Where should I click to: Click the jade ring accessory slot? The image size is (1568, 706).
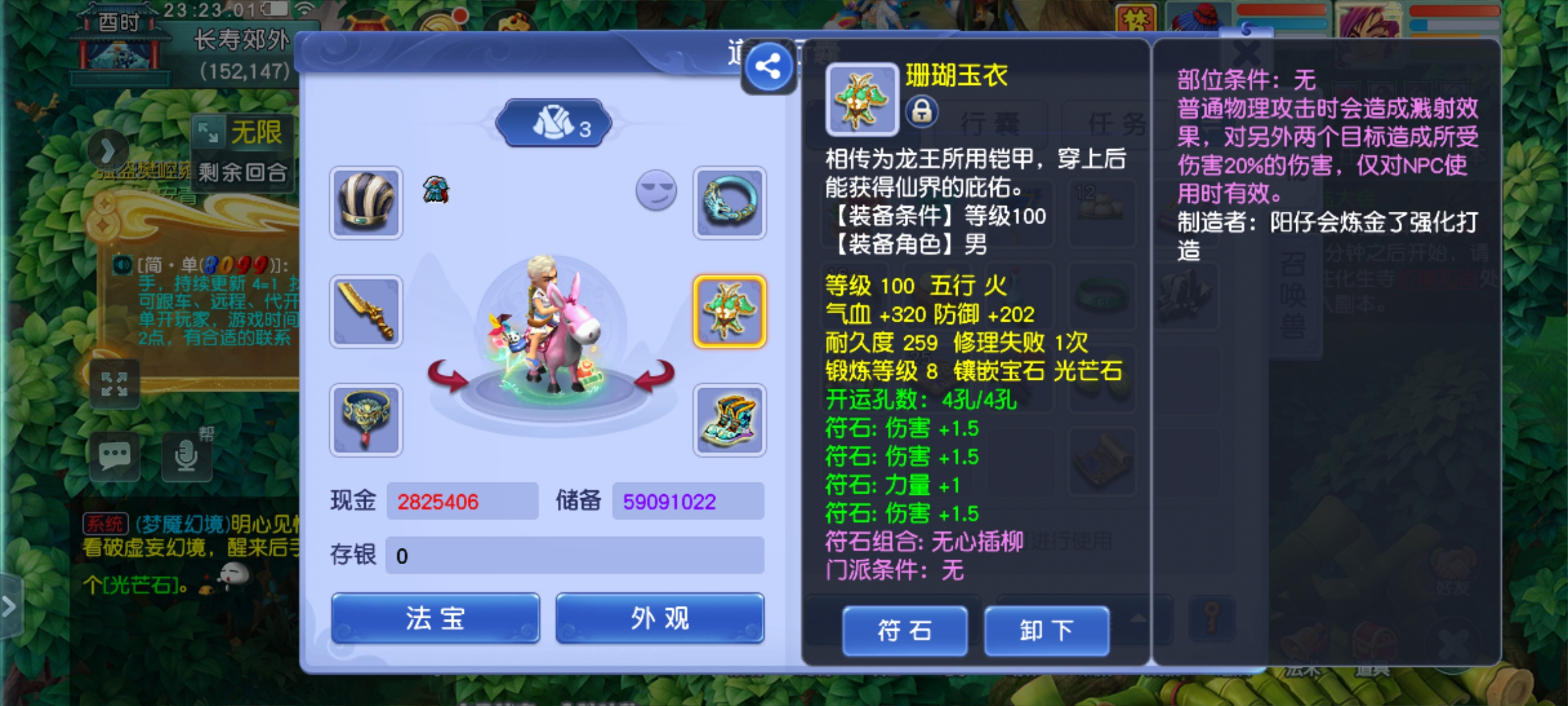pos(730,201)
